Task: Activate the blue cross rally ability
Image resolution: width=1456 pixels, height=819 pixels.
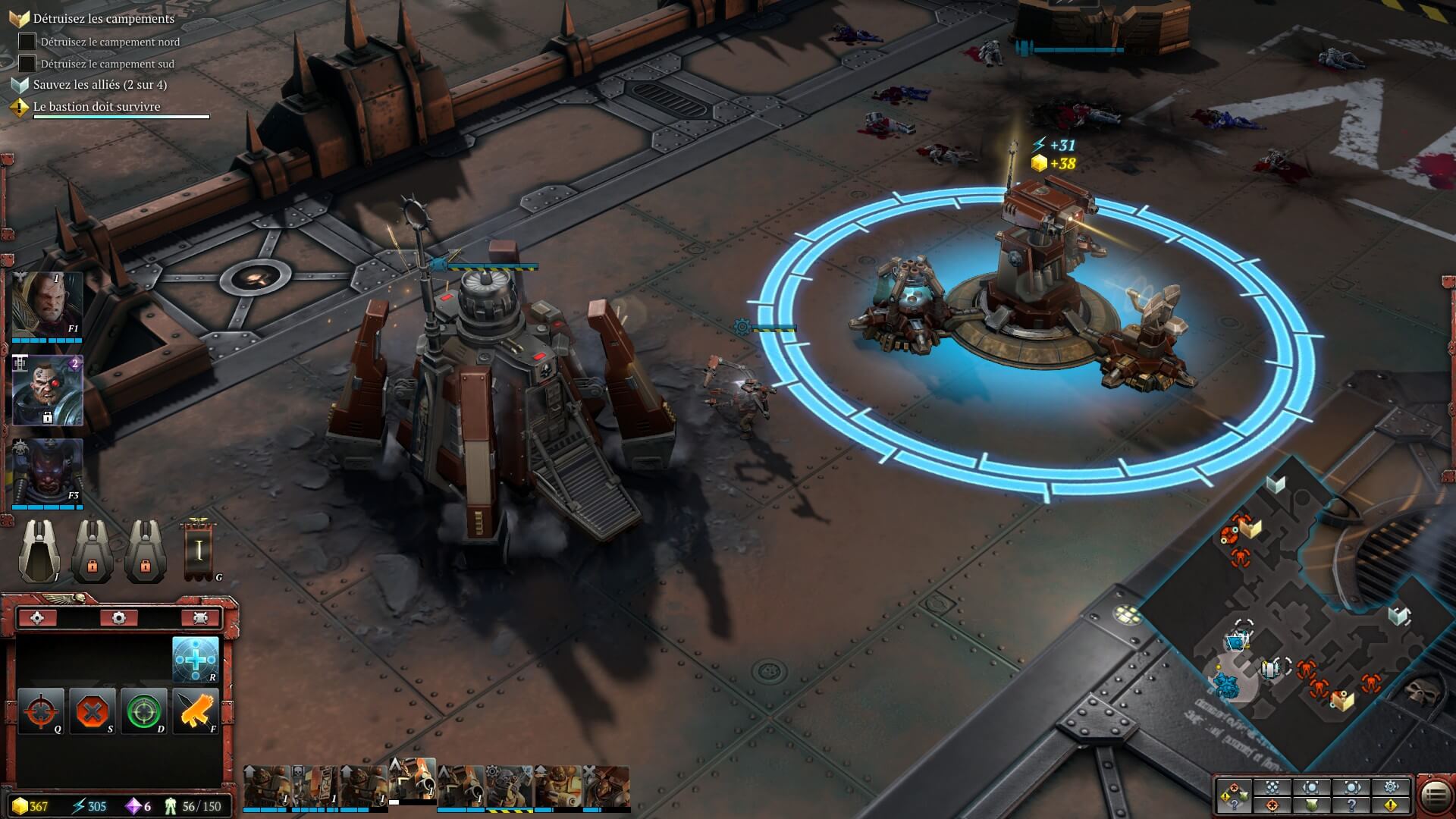Action: [196, 659]
